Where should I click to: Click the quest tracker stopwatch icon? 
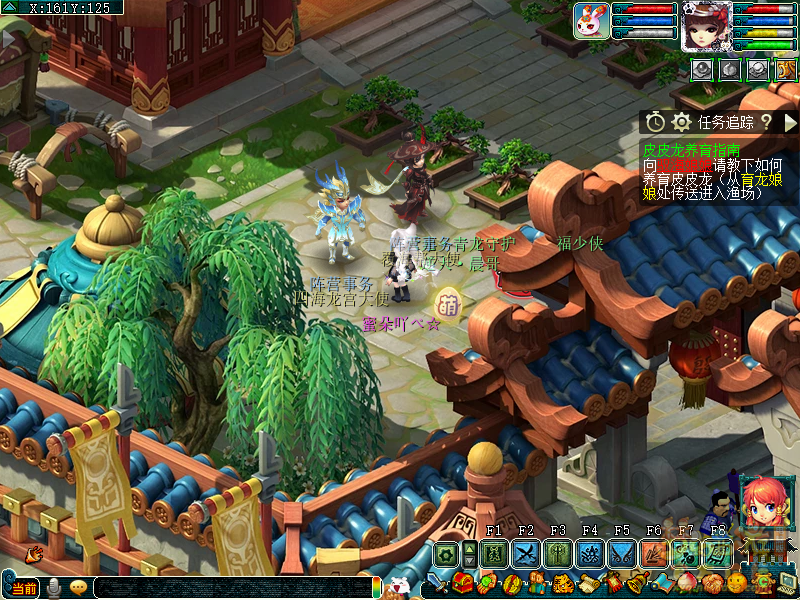655,122
